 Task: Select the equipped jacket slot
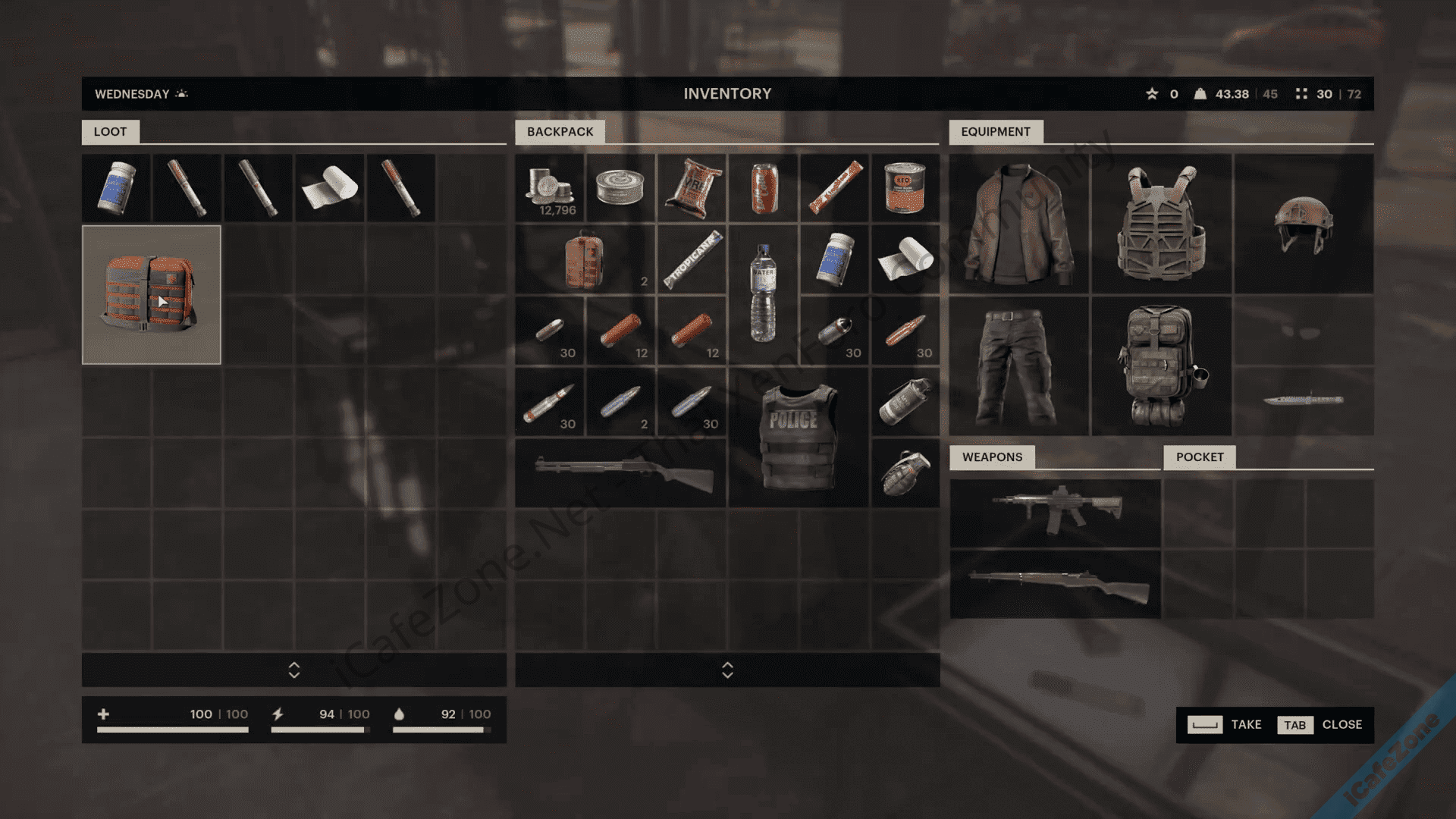(x=1018, y=224)
